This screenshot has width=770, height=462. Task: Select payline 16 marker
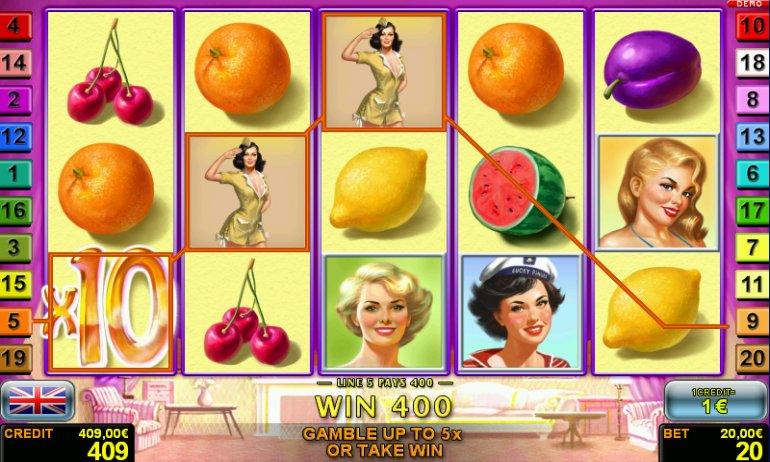pyautogui.click(x=14, y=210)
